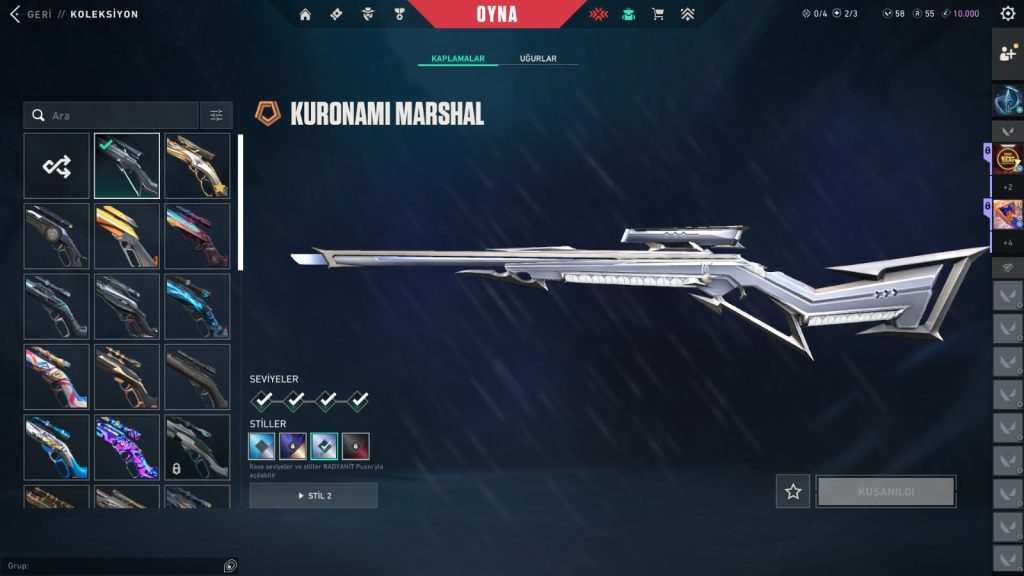Pick the locked Marshal skin with padlock
Viewport: 1024px width, 576px height.
coord(197,447)
